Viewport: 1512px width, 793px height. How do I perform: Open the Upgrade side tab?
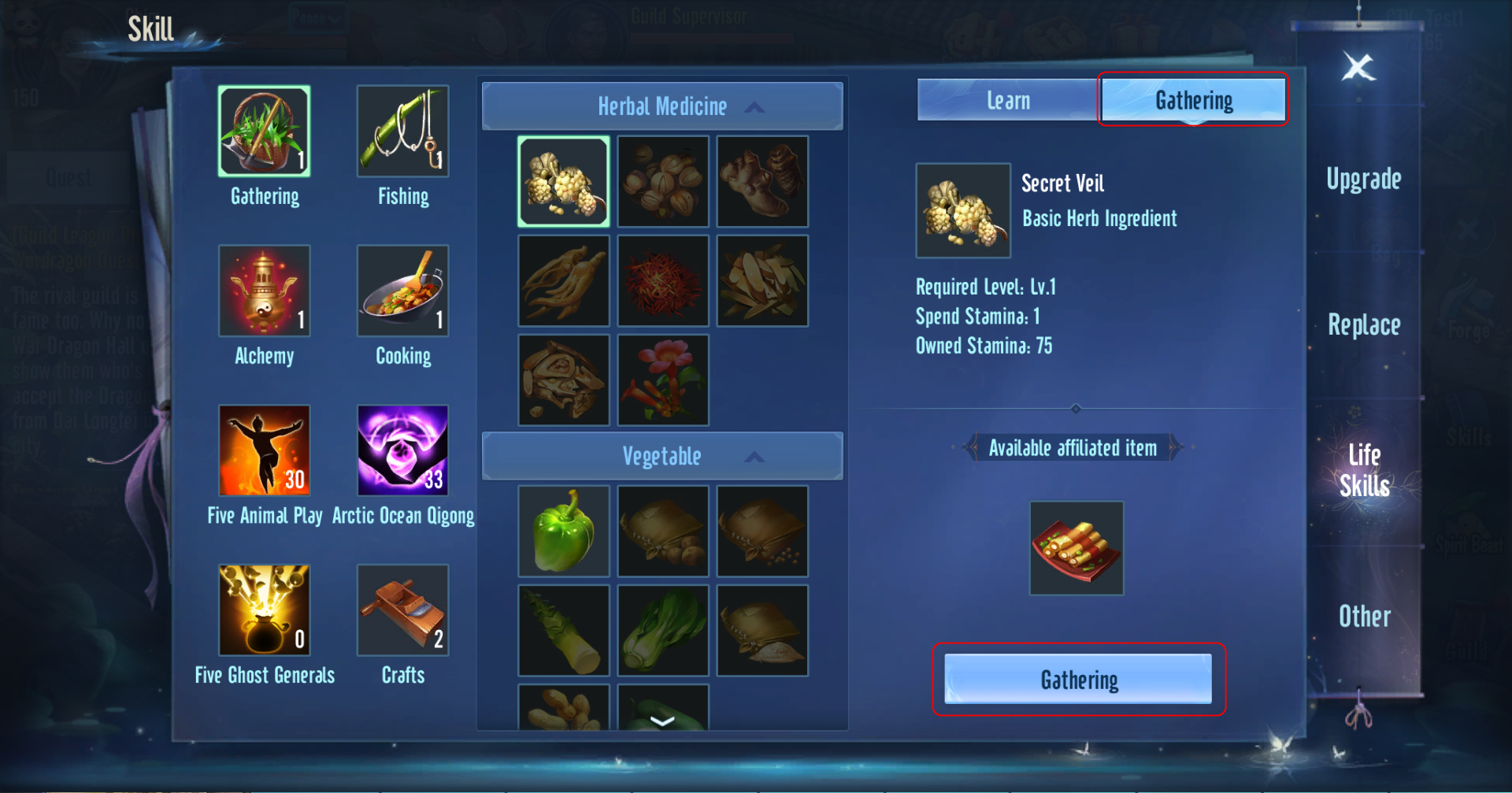click(1364, 180)
